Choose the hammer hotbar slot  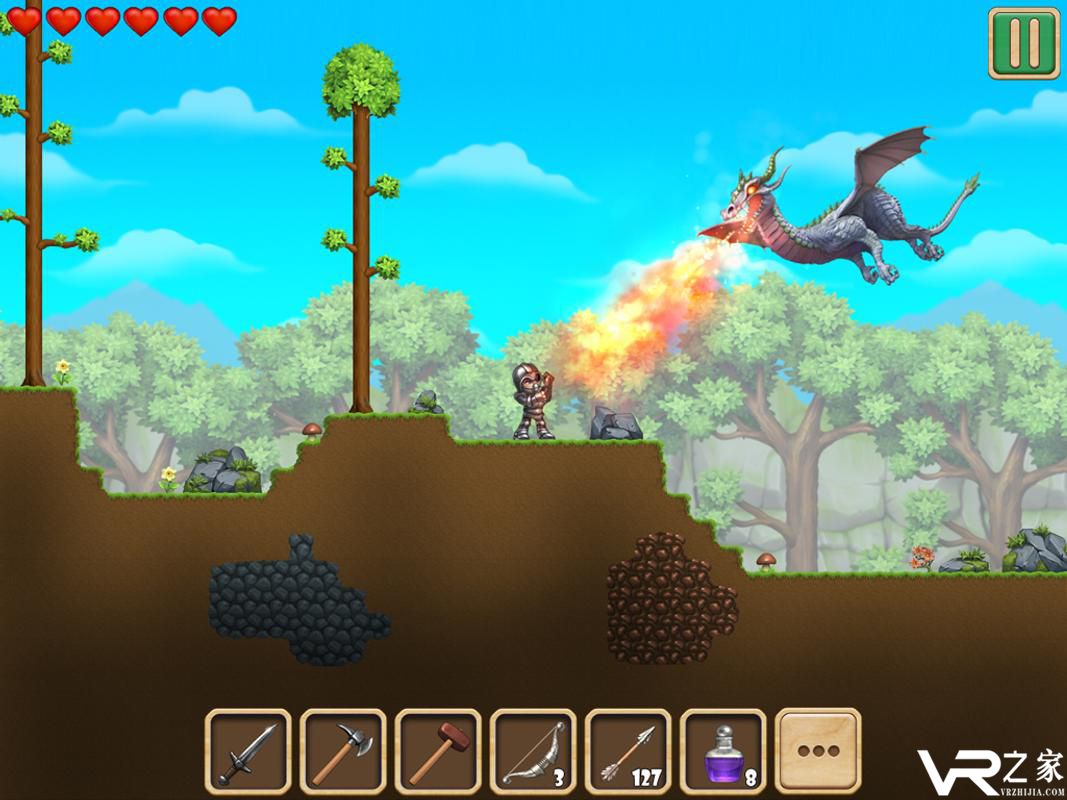(x=438, y=751)
